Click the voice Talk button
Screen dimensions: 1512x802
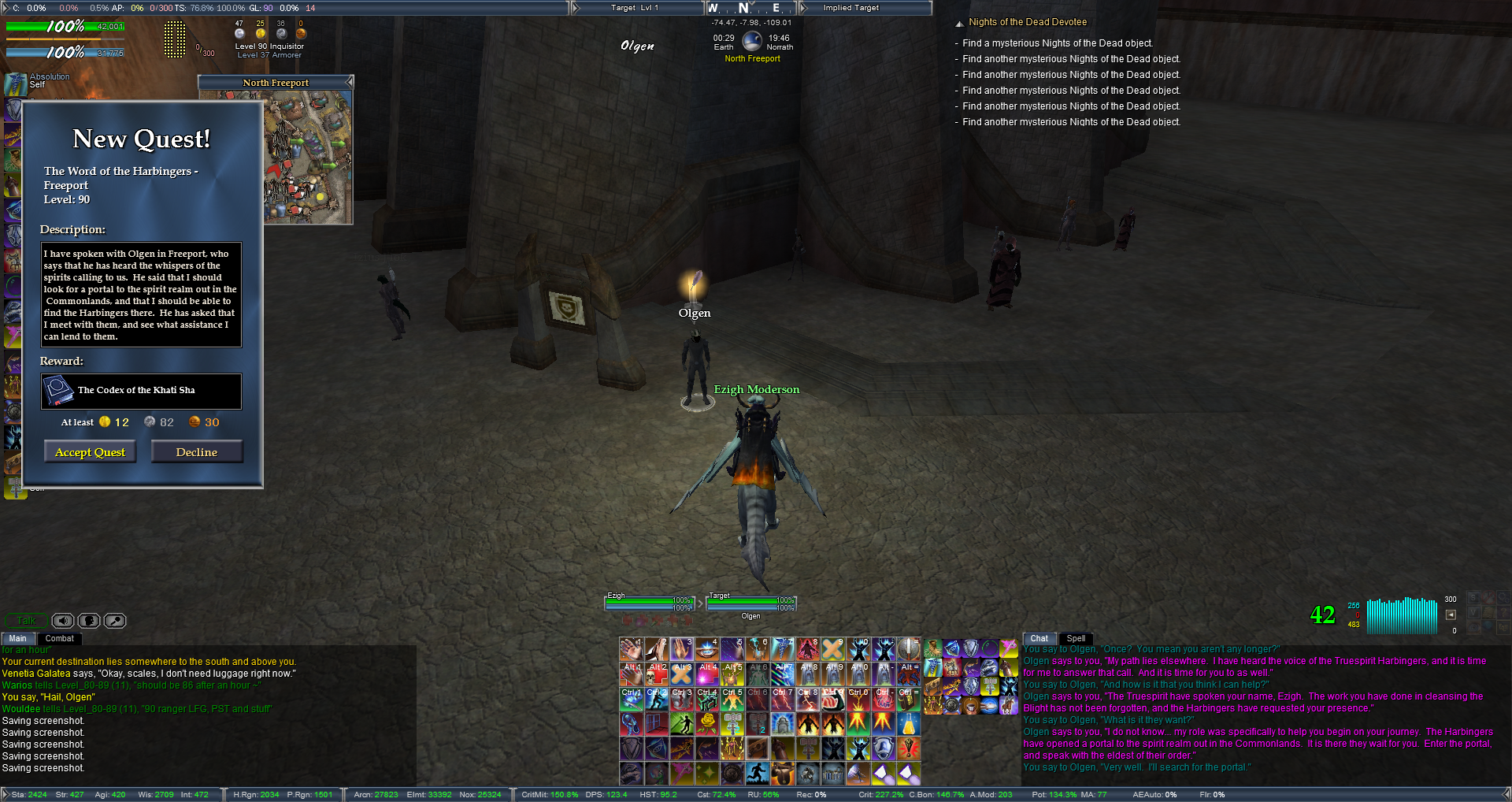(27, 621)
